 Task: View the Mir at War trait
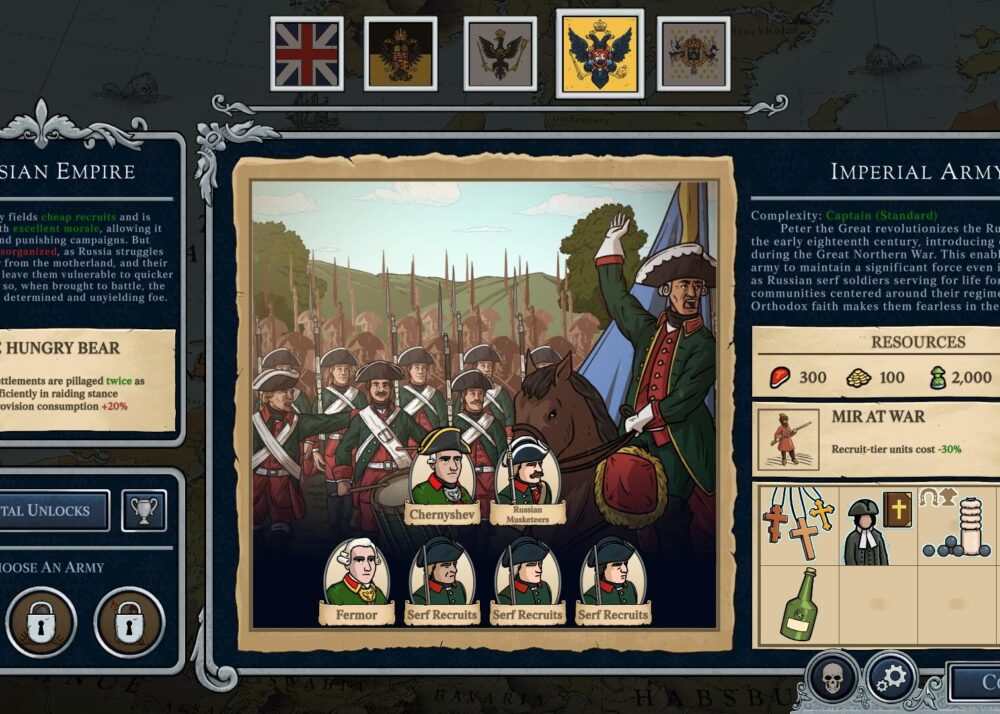coord(875,439)
